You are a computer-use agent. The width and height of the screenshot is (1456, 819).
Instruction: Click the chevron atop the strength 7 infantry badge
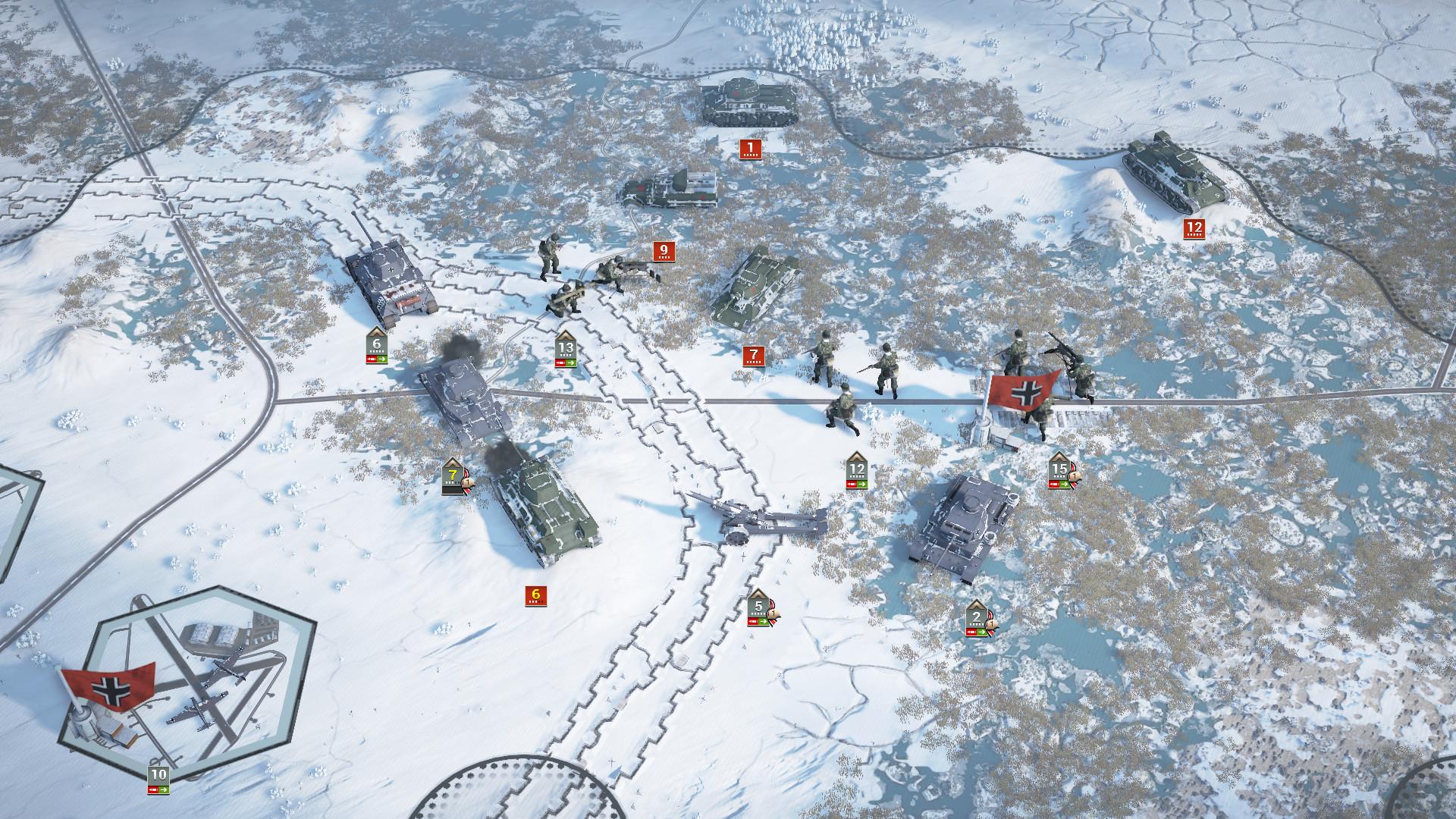tap(453, 463)
